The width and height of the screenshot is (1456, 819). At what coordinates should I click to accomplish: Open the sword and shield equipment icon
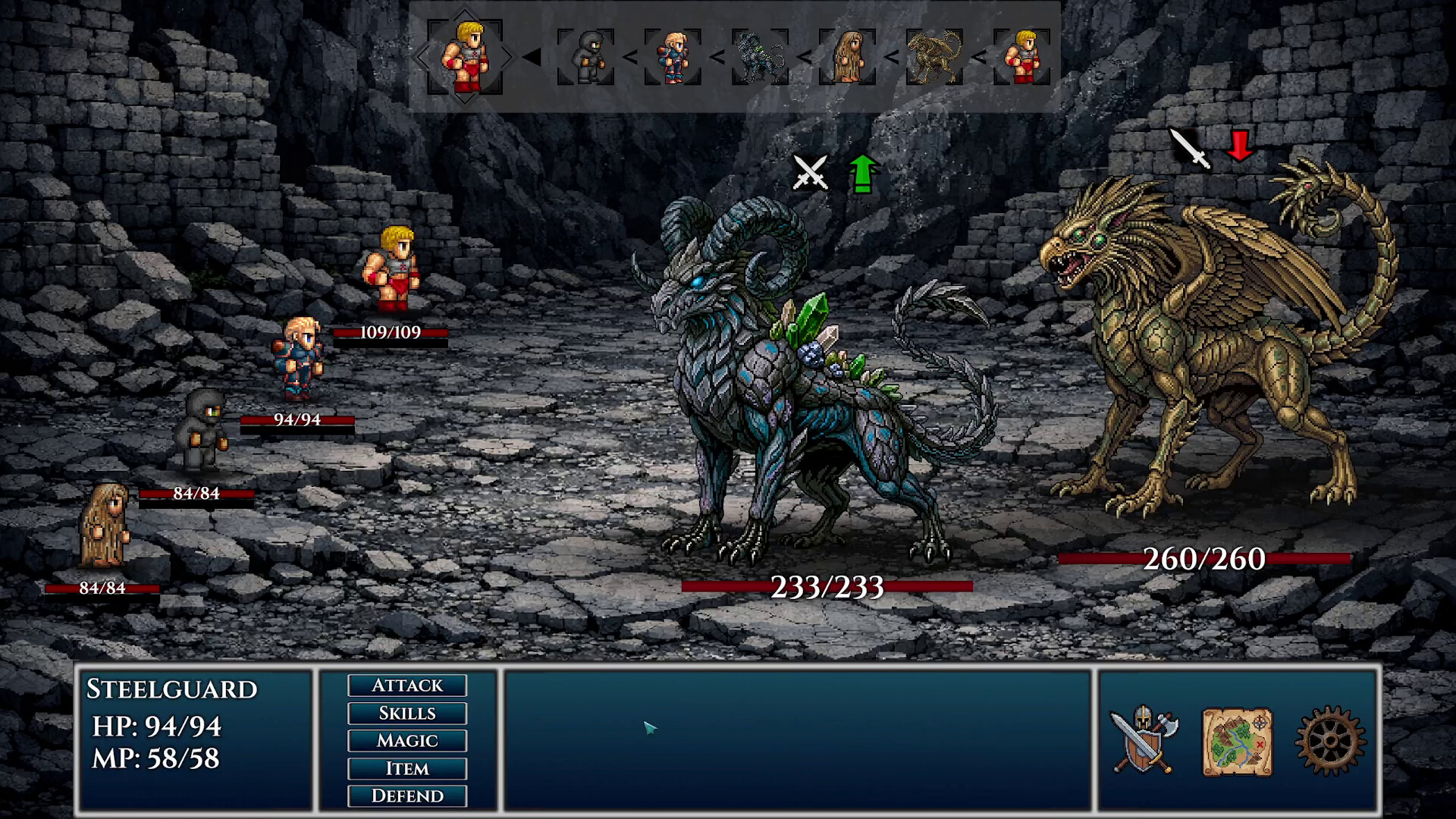tap(1143, 741)
